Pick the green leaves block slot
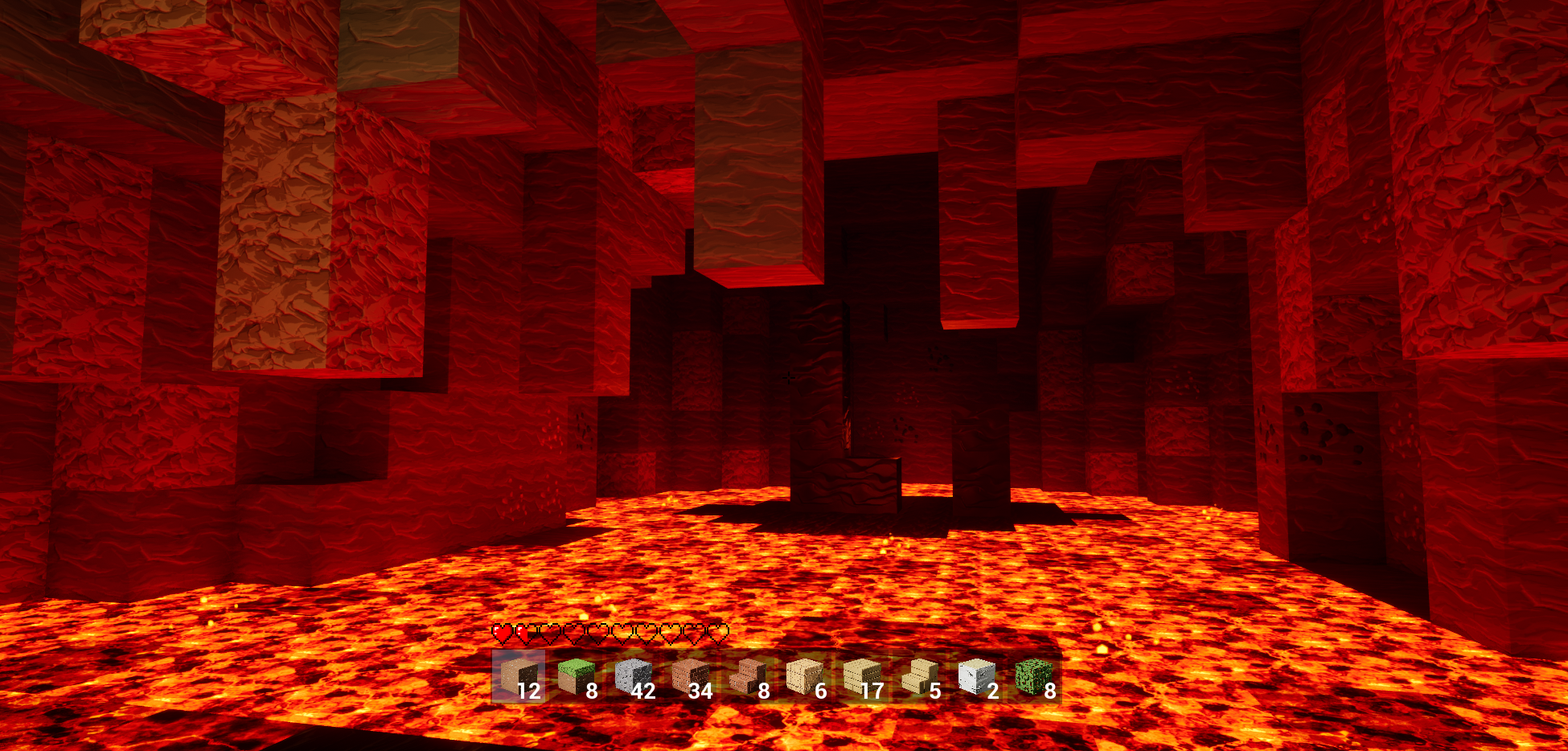Viewport: 1568px width, 751px height. (x=1033, y=677)
